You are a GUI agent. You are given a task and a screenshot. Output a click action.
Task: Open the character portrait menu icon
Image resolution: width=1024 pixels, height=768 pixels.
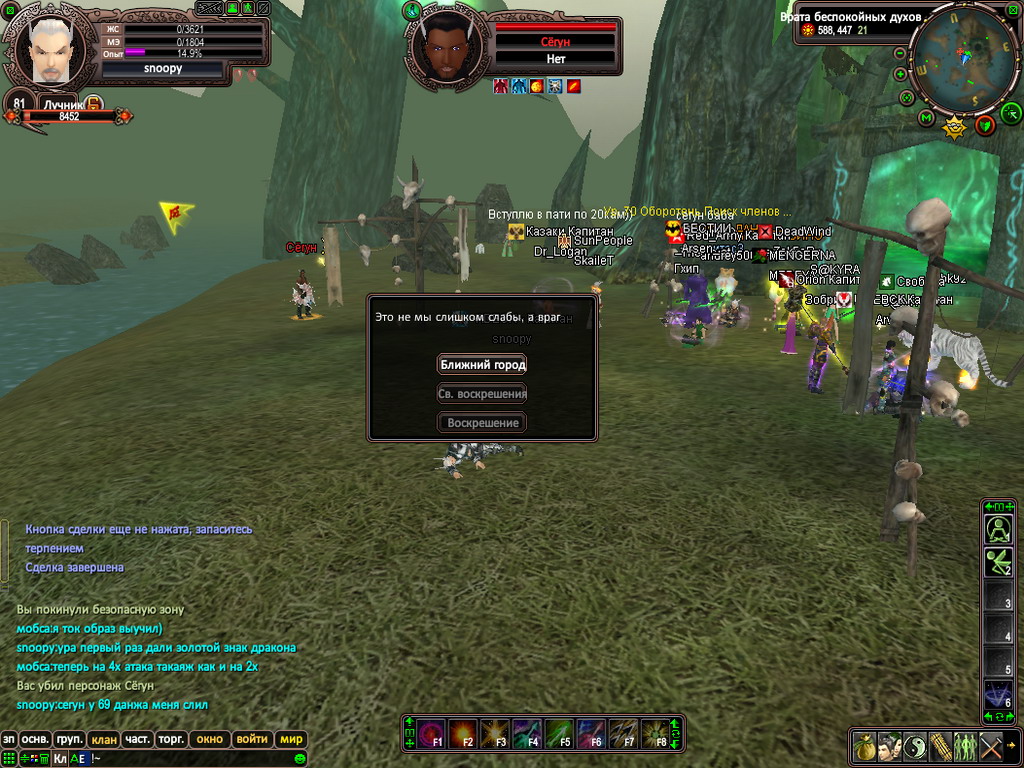890,747
